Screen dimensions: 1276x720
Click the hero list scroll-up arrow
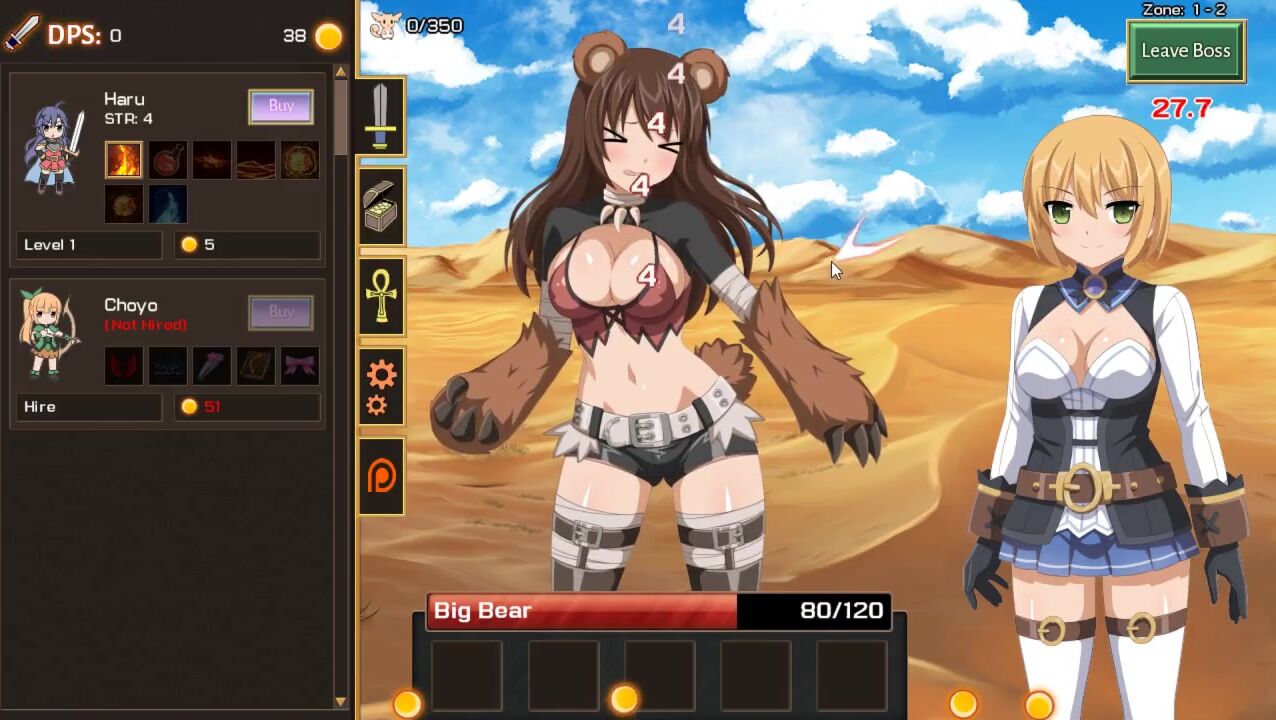pos(341,72)
